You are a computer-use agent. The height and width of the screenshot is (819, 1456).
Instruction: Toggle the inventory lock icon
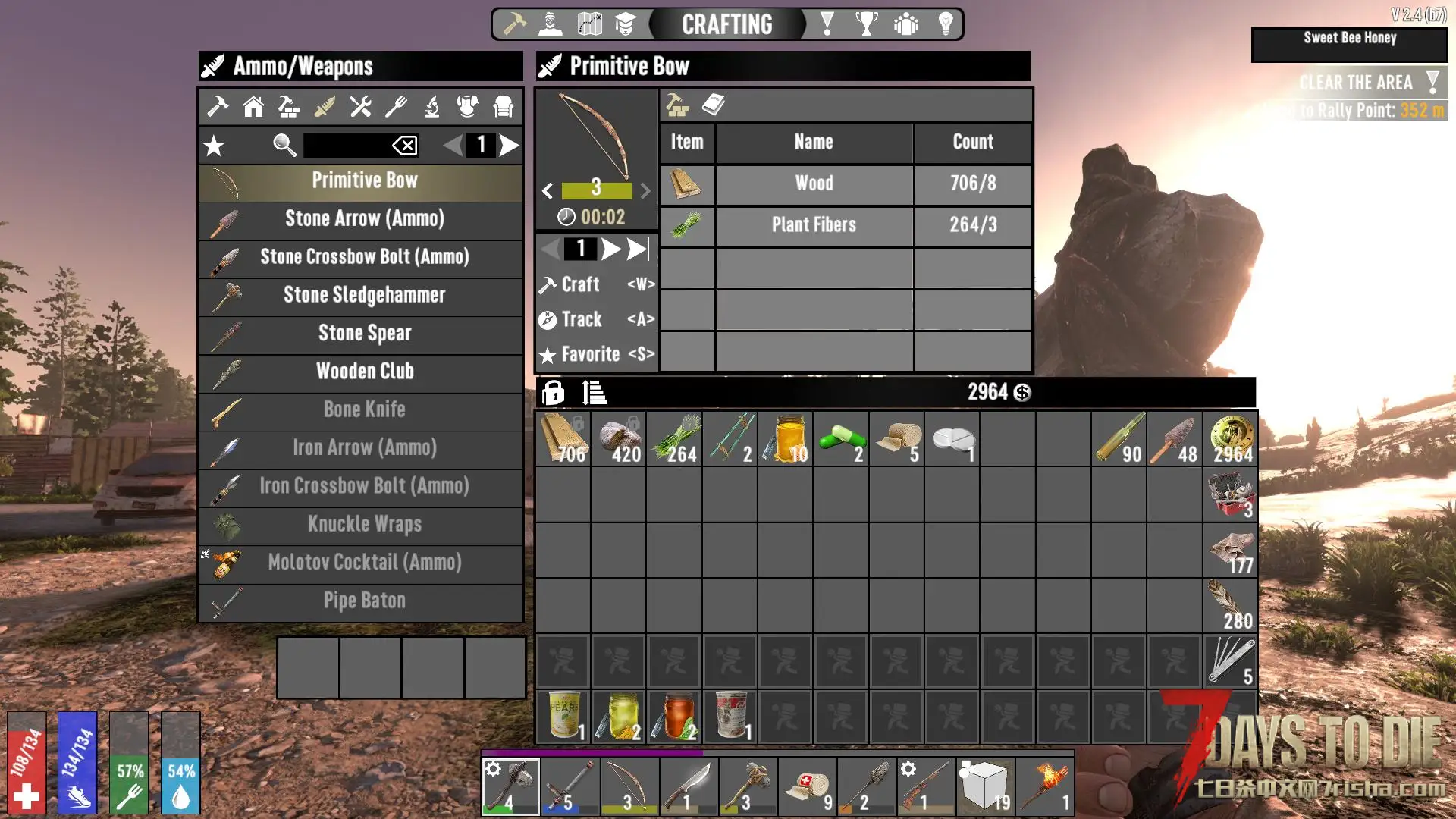click(x=553, y=392)
